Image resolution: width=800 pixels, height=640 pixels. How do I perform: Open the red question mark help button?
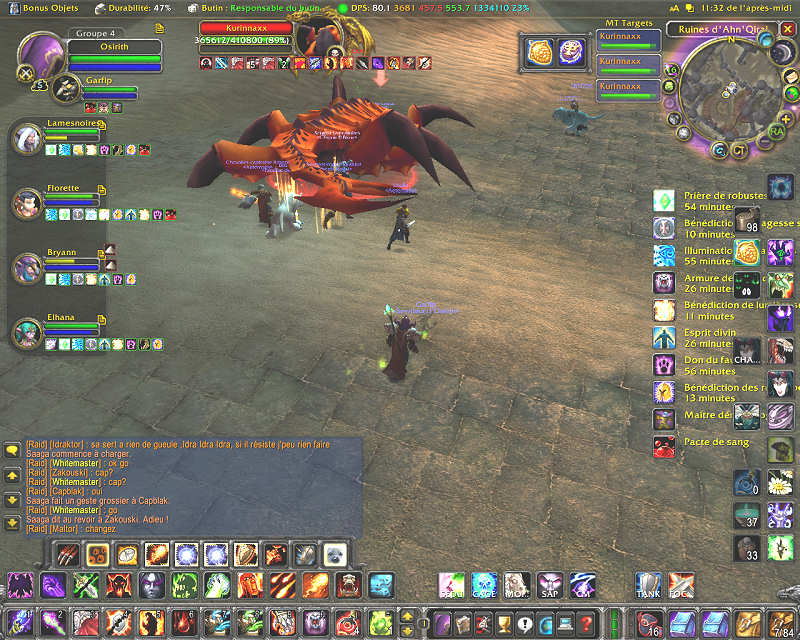click(586, 622)
